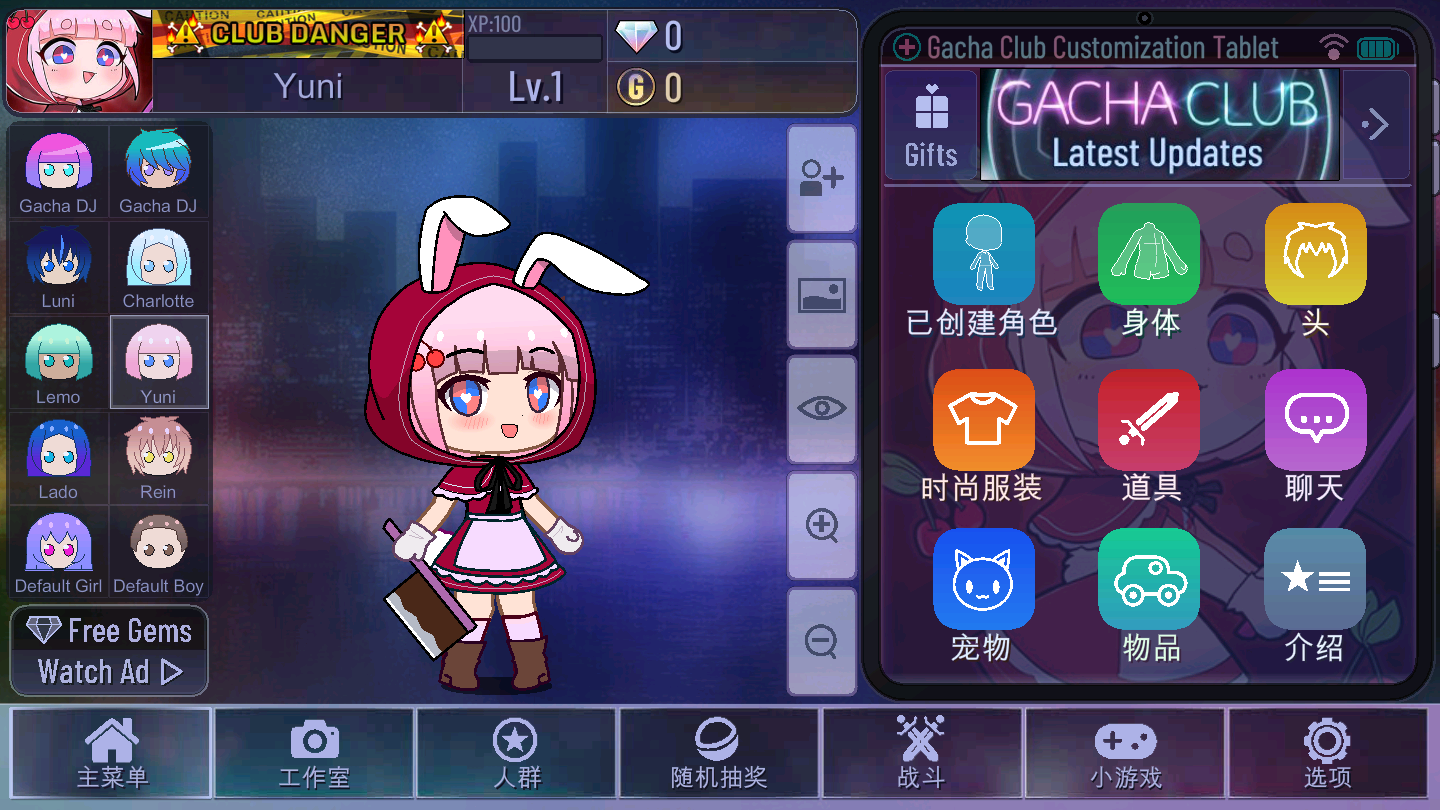The height and width of the screenshot is (810, 1440).
Task: Open the 头 head customization icon
Action: pyautogui.click(x=1314, y=254)
